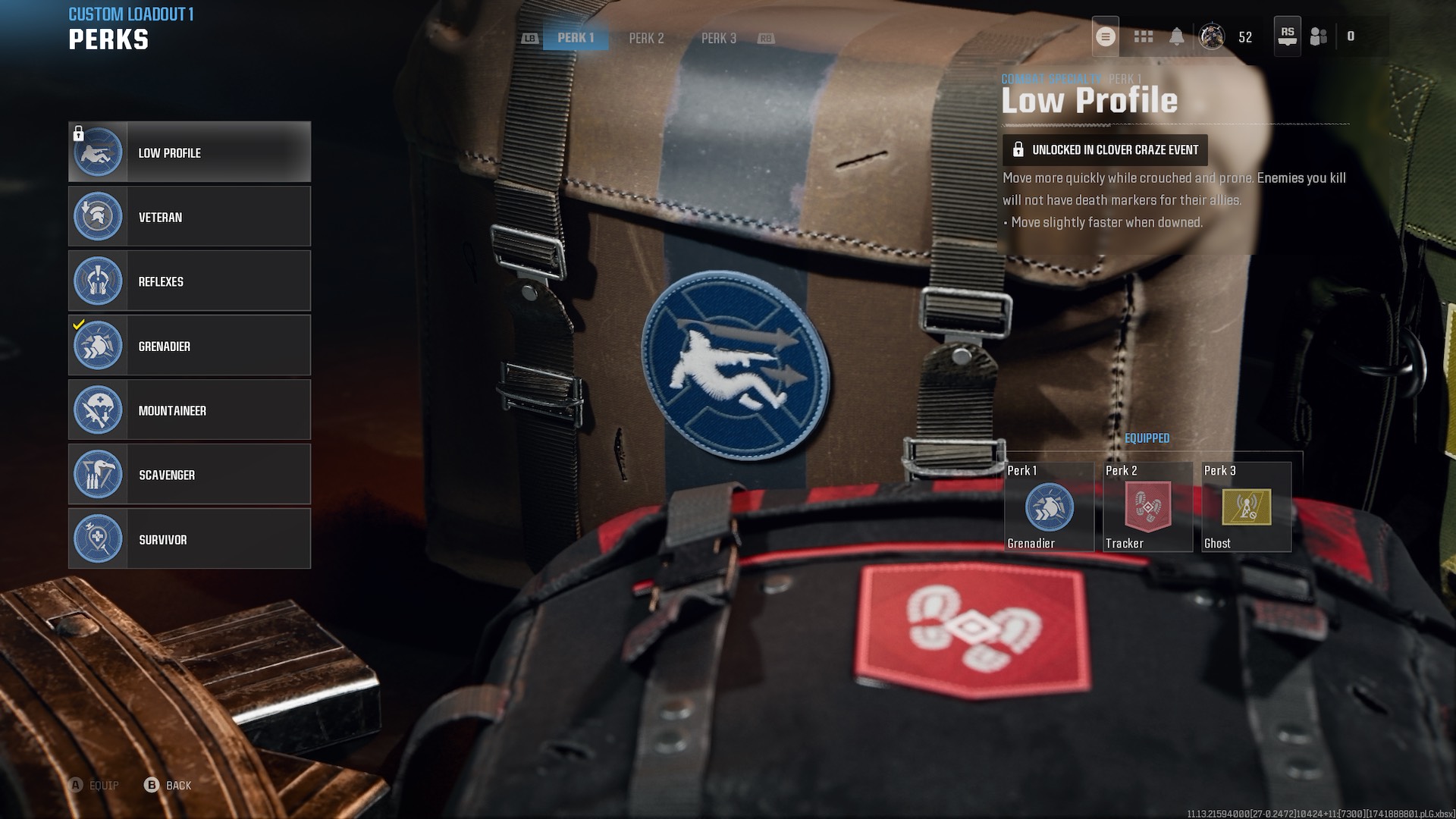
Task: Open notifications via the bell icon
Action: [x=1178, y=37]
